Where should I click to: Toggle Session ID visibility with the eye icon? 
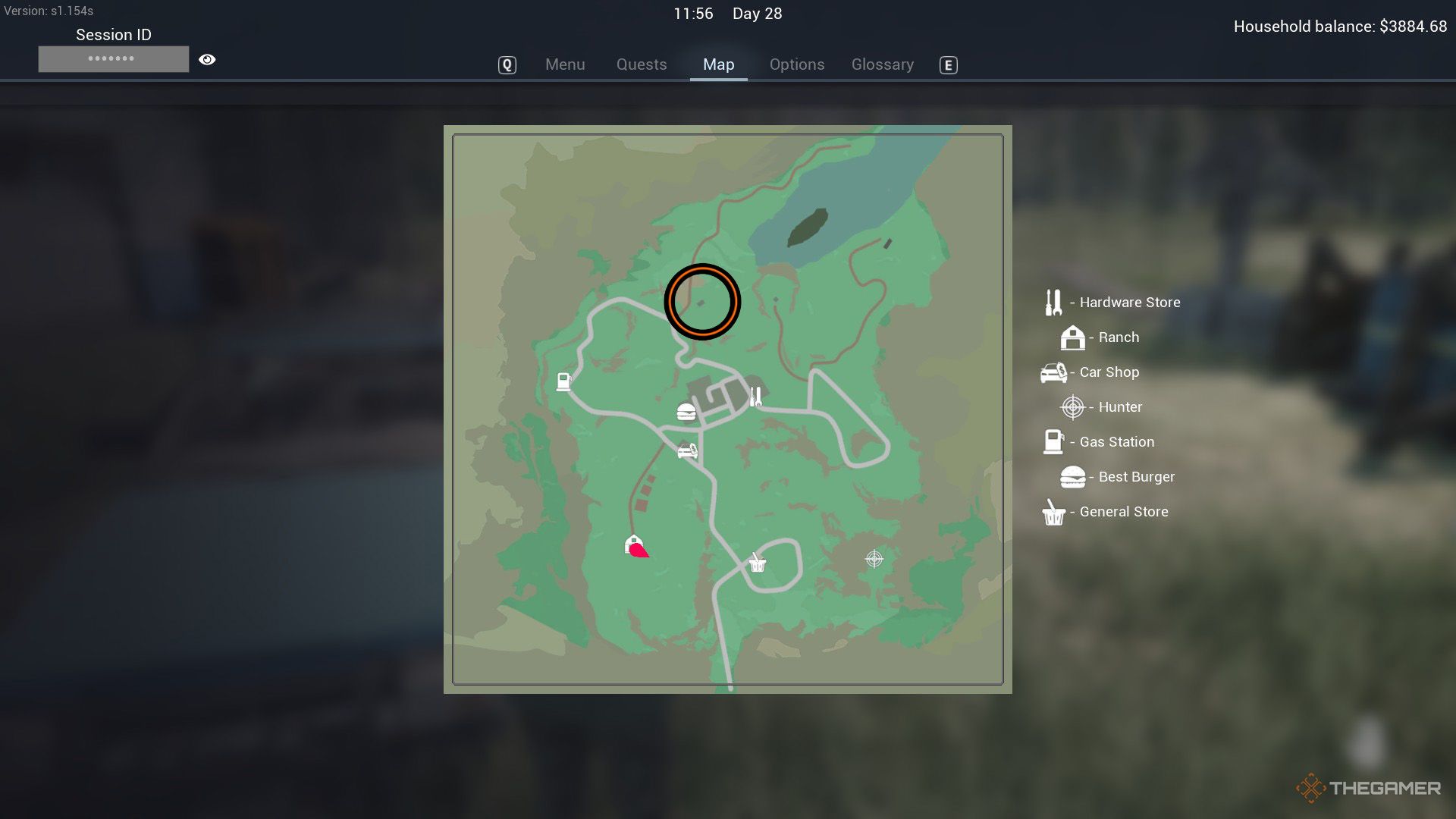[x=208, y=58]
